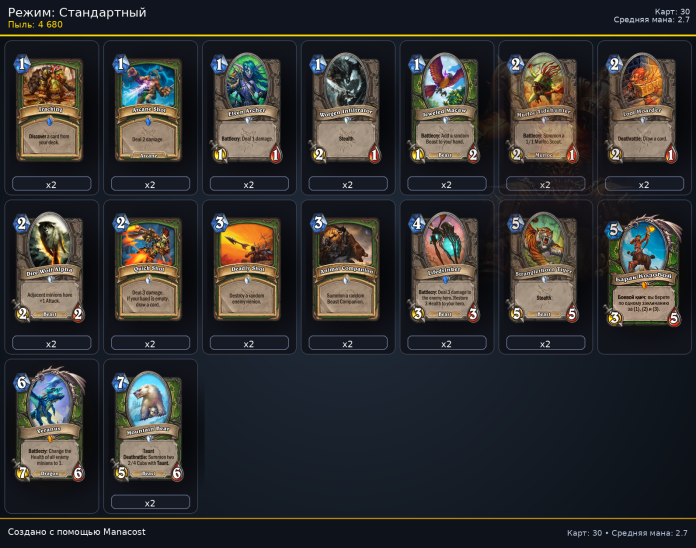The height and width of the screenshot is (548, 696).
Task: Choose the Loot Hoarder card
Action: pyautogui.click(x=645, y=108)
